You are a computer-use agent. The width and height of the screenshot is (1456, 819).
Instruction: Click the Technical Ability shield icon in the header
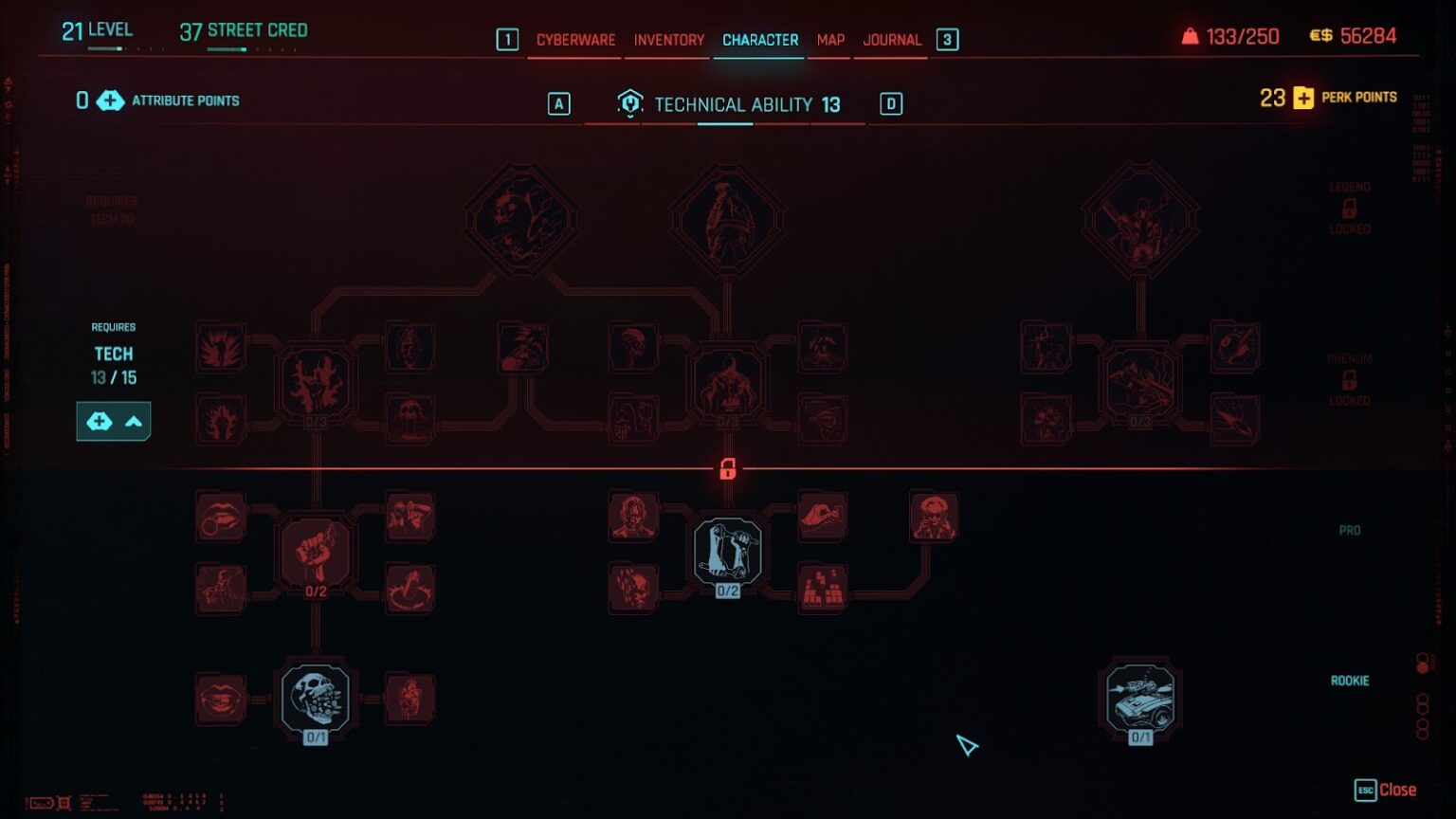(x=628, y=104)
